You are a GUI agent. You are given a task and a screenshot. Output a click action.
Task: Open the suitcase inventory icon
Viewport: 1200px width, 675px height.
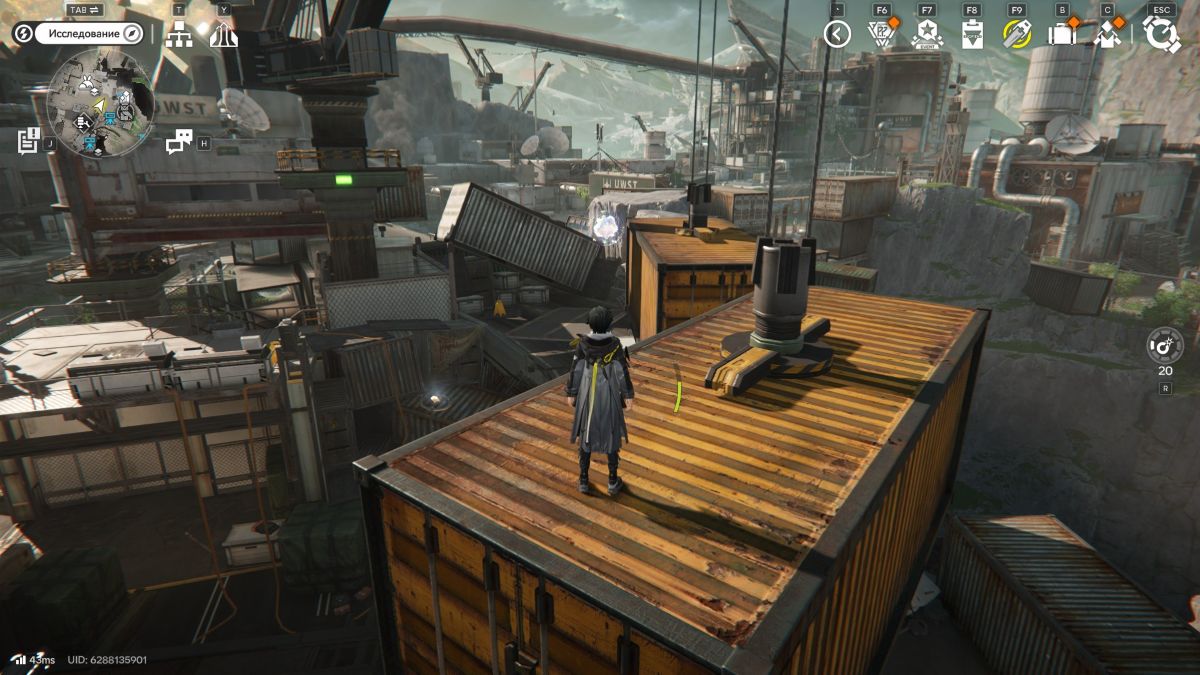point(1061,34)
